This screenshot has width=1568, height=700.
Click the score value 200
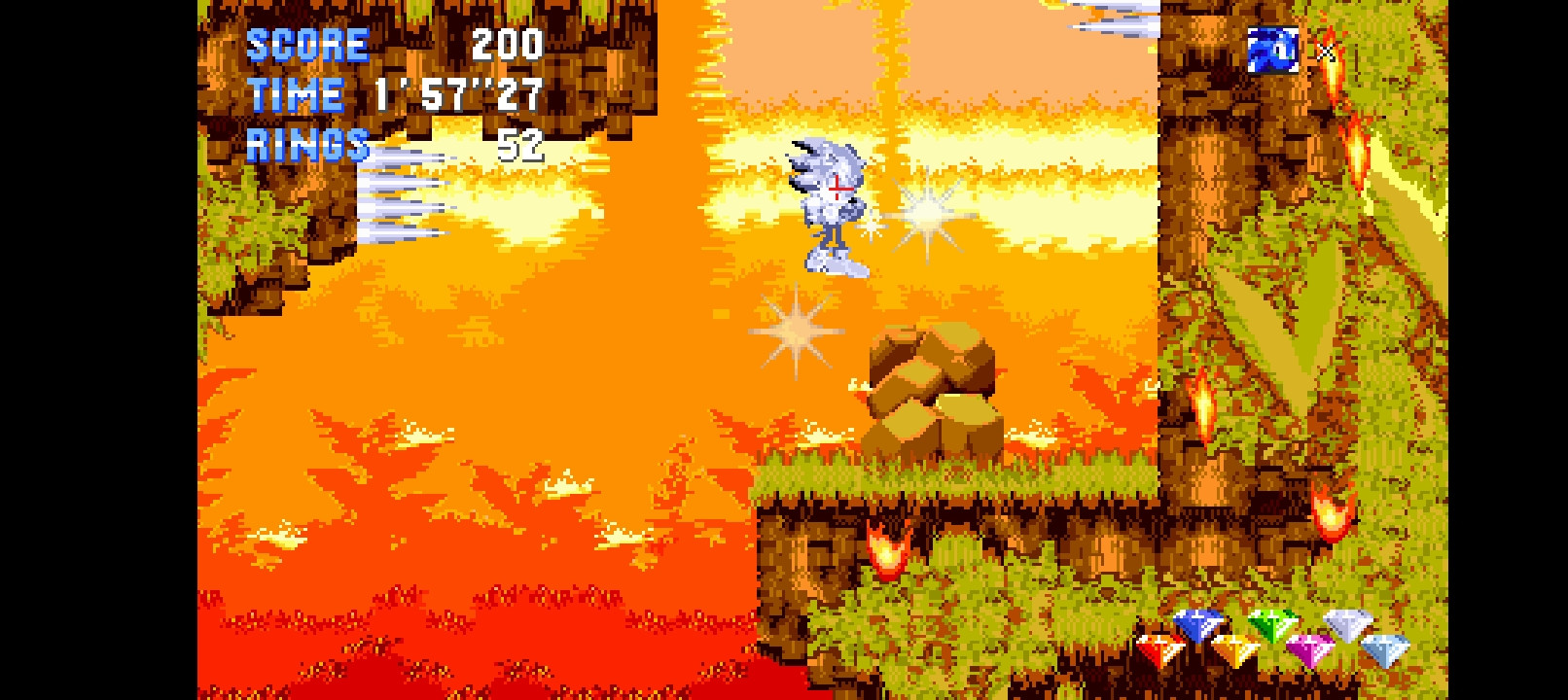coord(509,44)
